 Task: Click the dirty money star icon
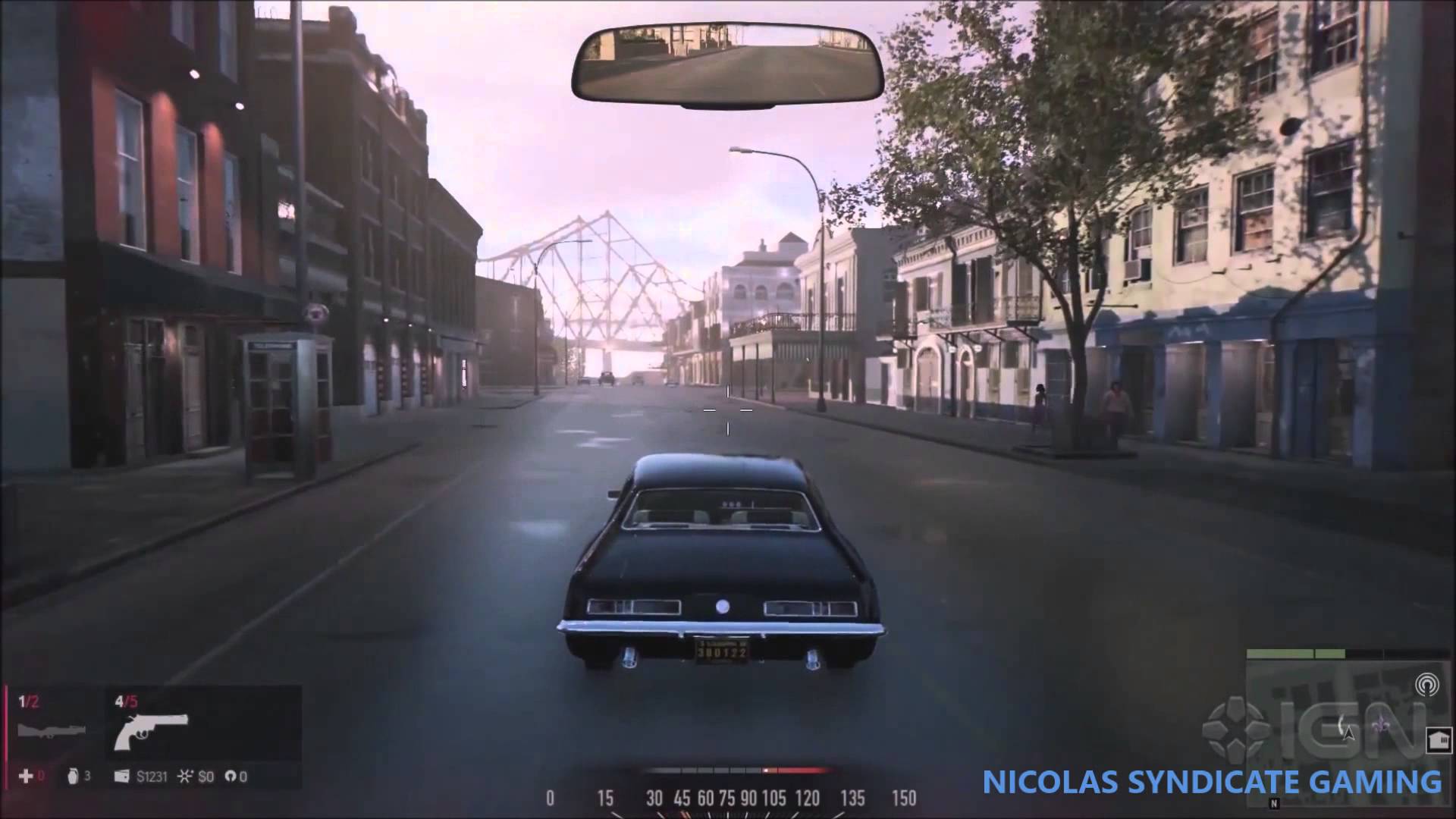pyautogui.click(x=185, y=777)
